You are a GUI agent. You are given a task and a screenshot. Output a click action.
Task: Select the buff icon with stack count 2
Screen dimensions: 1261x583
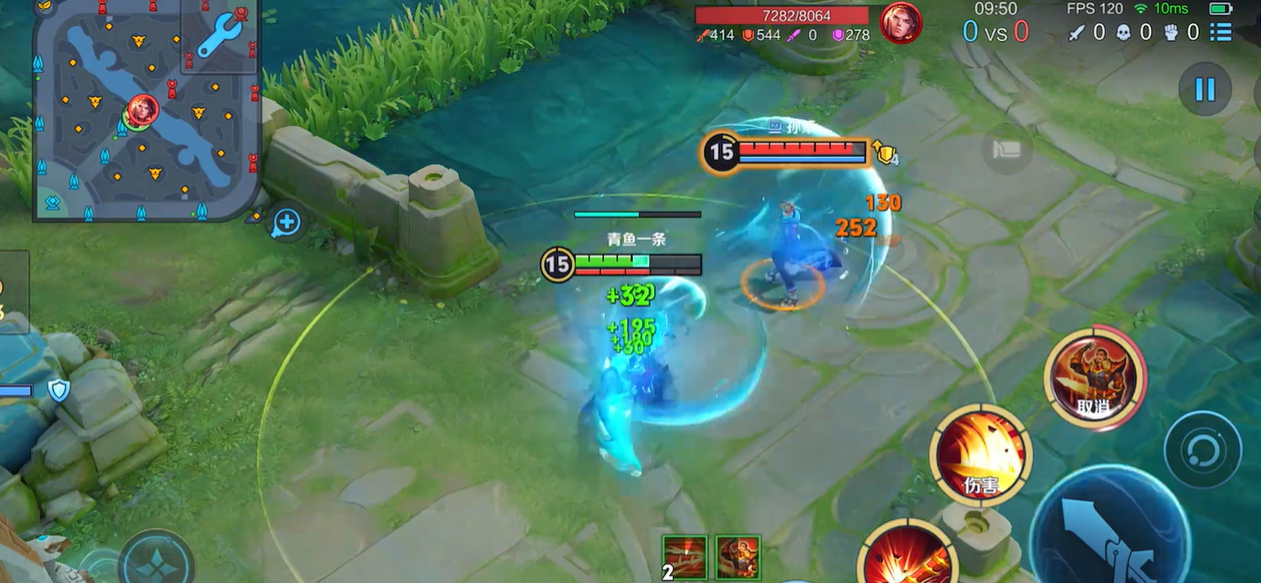pos(685,557)
